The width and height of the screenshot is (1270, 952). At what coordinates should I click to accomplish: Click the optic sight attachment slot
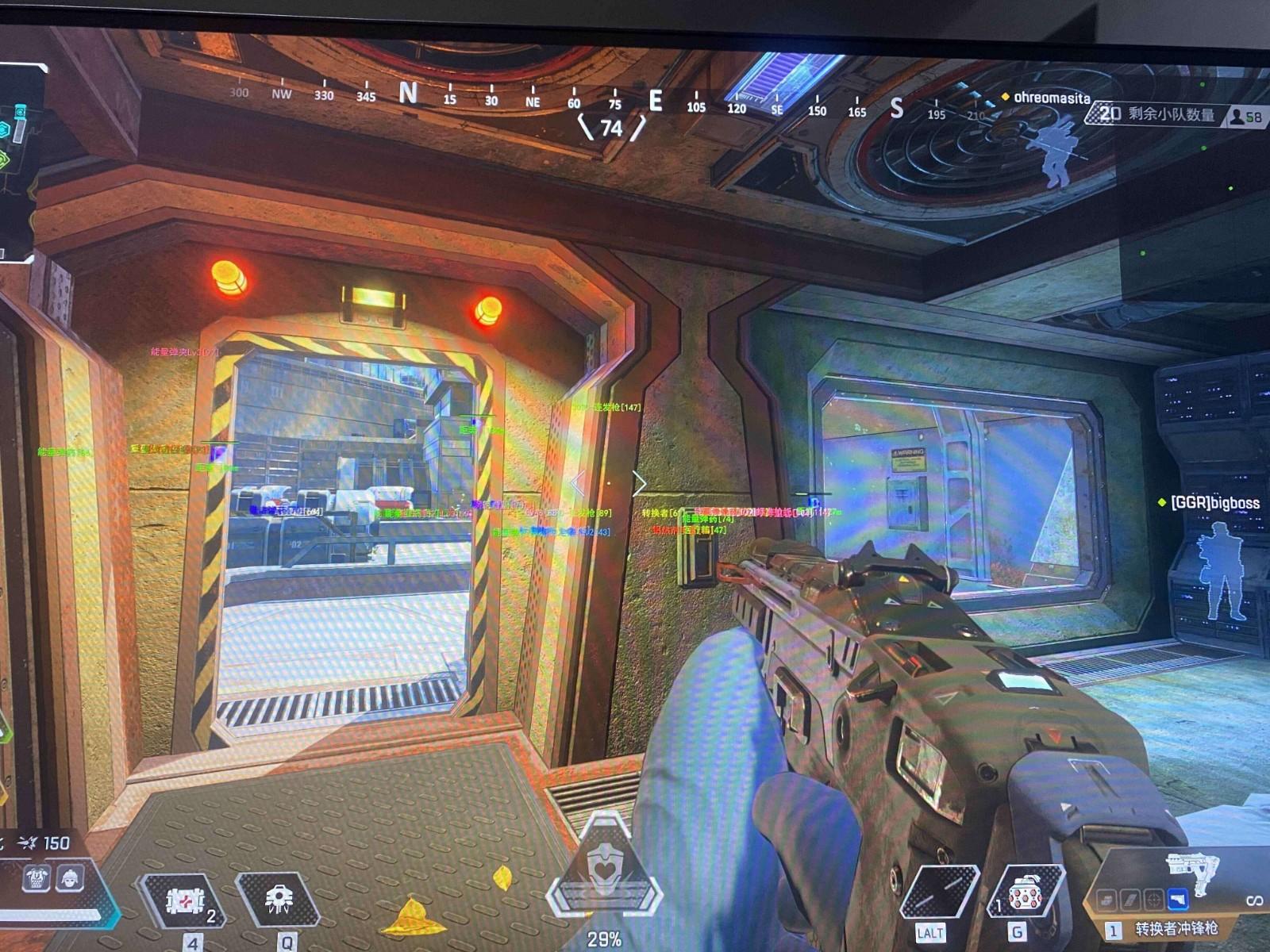click(x=1154, y=900)
